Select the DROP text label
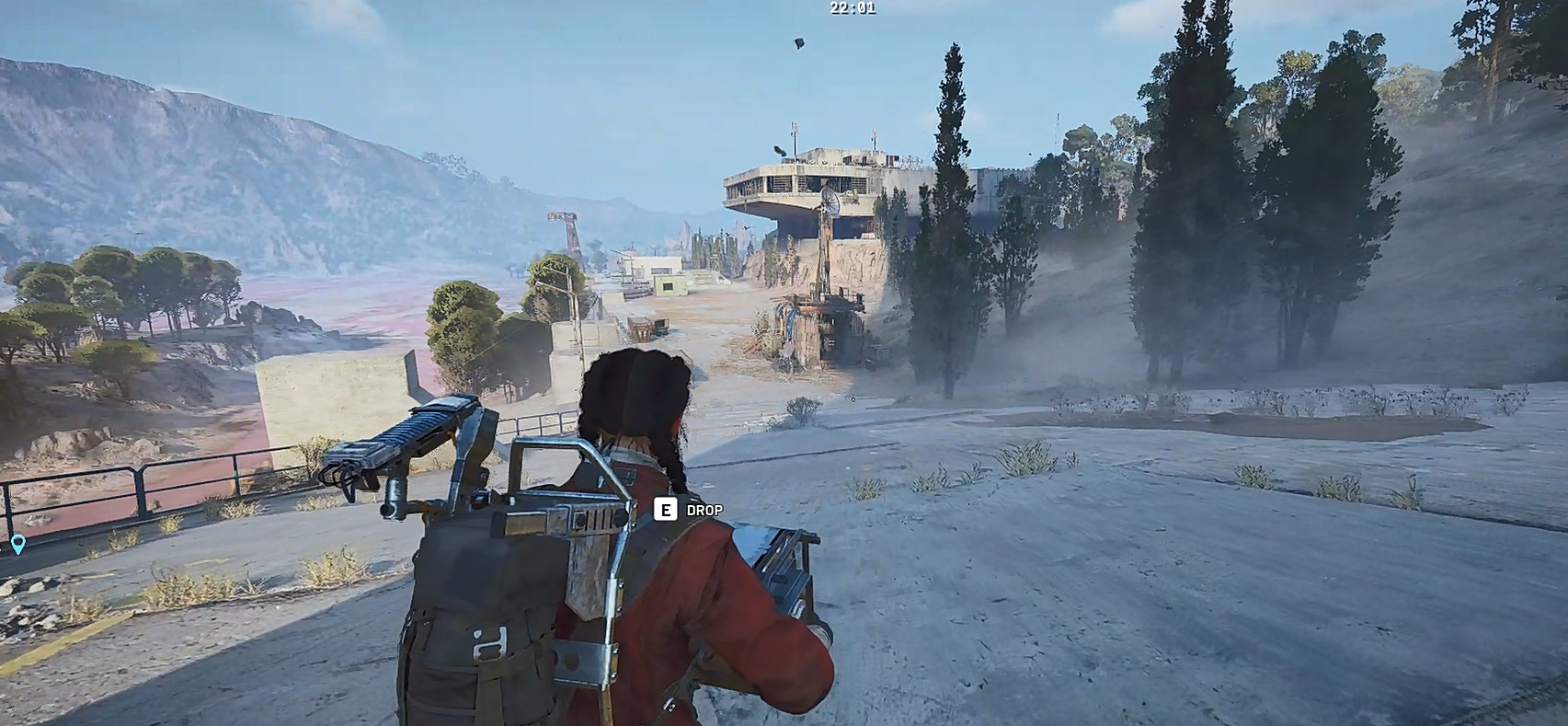Screen dimensions: 1568x726 coord(703,509)
